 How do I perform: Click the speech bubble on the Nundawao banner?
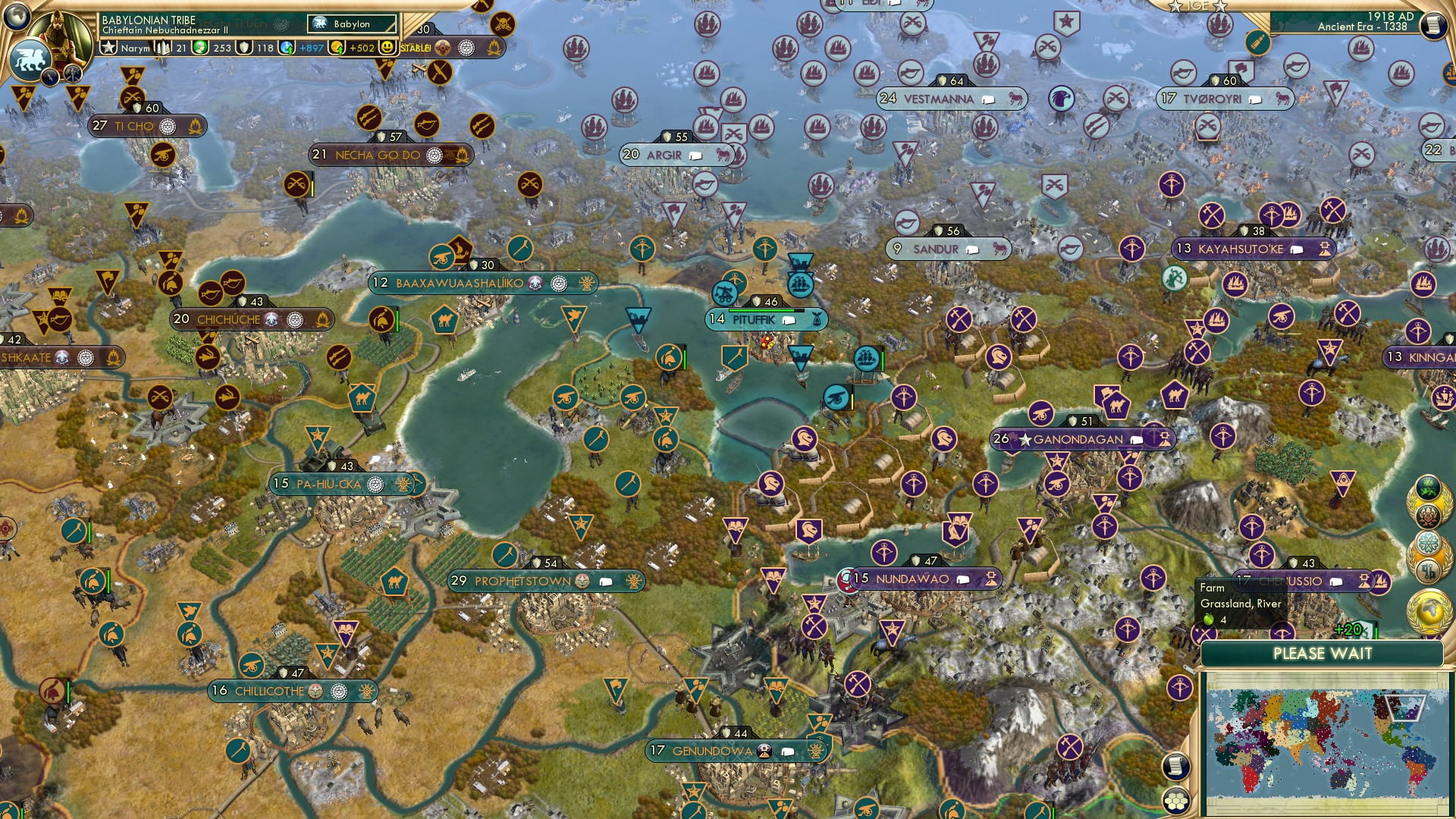[x=963, y=579]
